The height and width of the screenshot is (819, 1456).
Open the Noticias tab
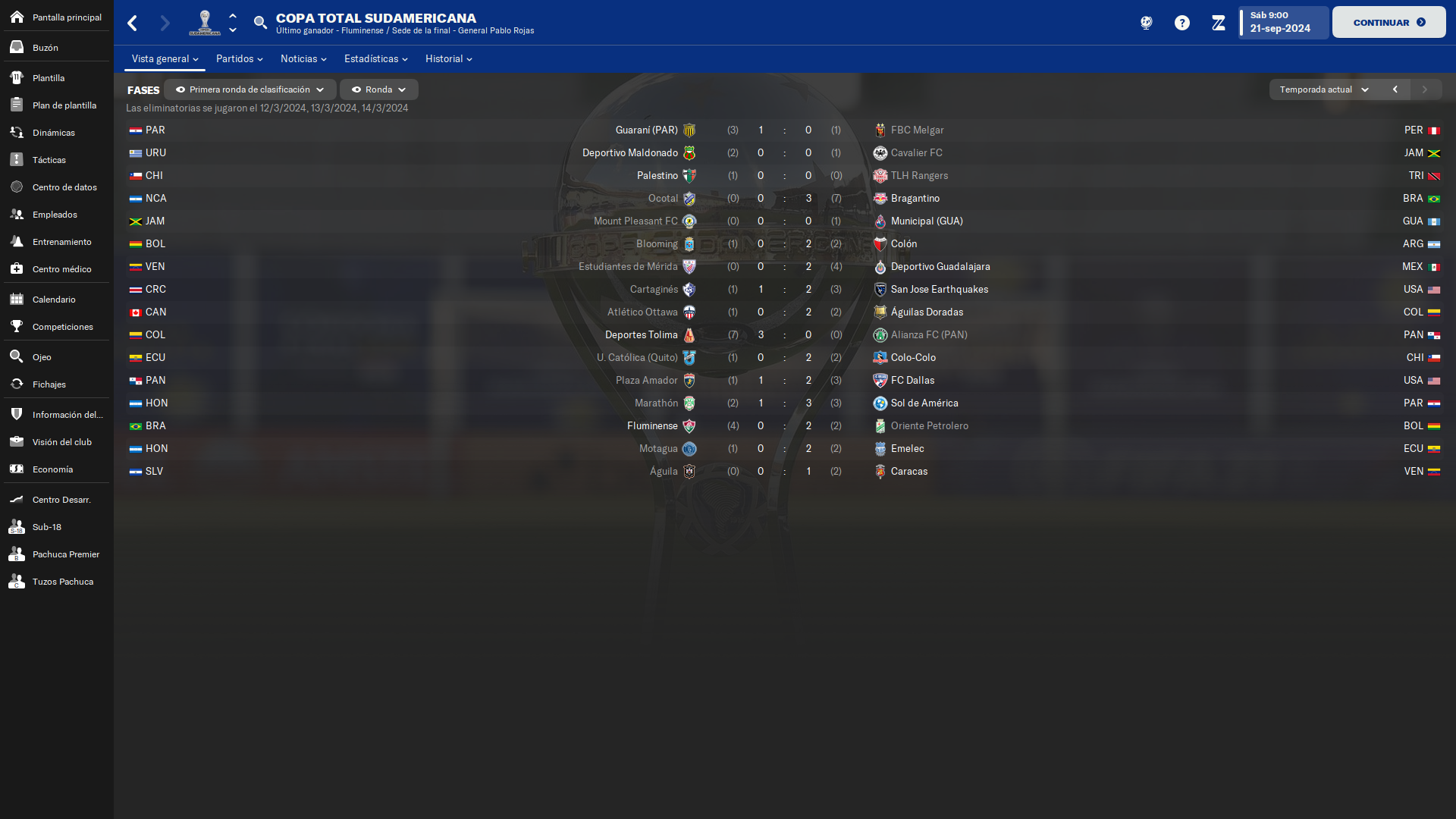pos(303,59)
